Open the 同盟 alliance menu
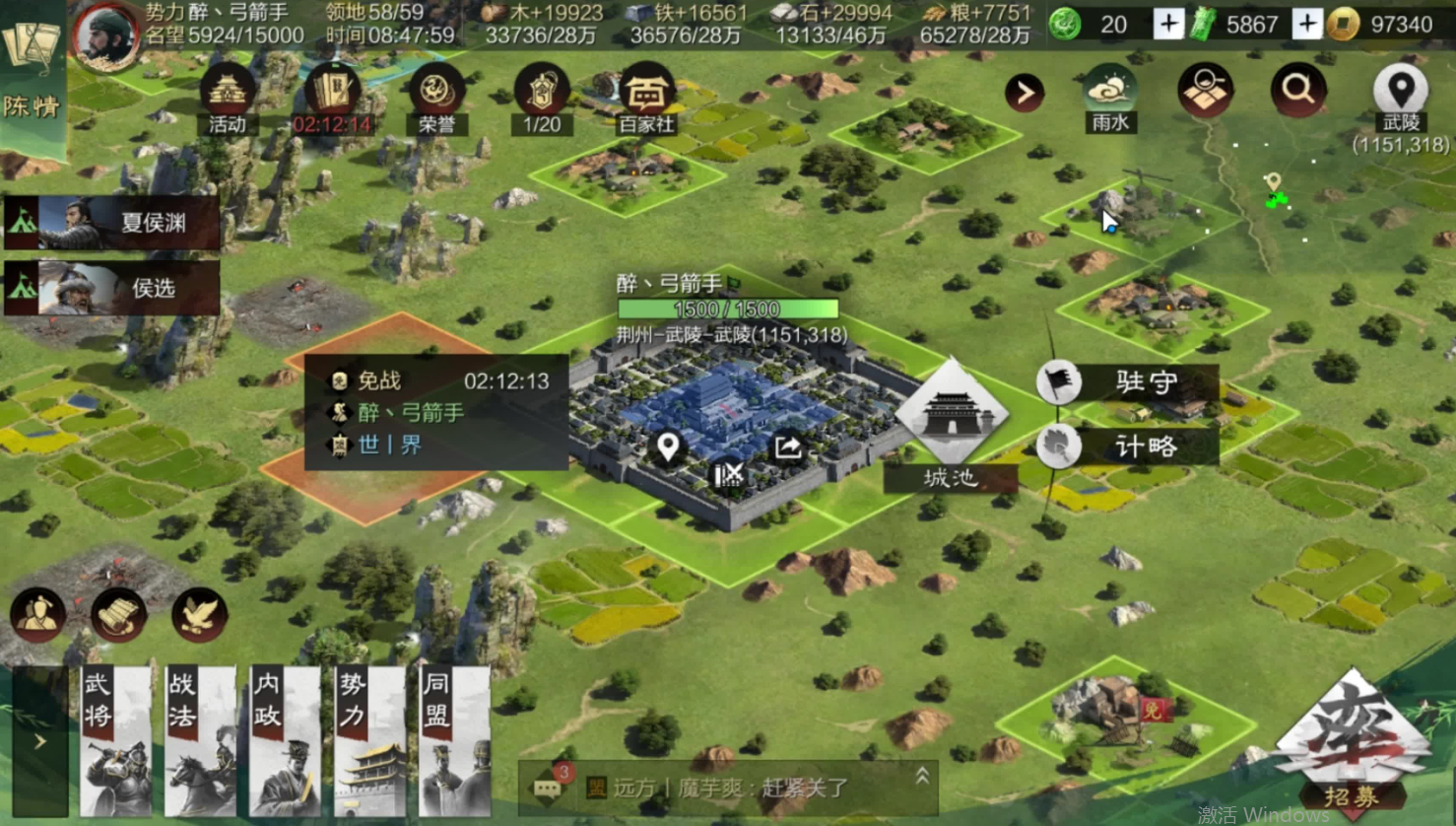The height and width of the screenshot is (826, 1456). [454, 741]
